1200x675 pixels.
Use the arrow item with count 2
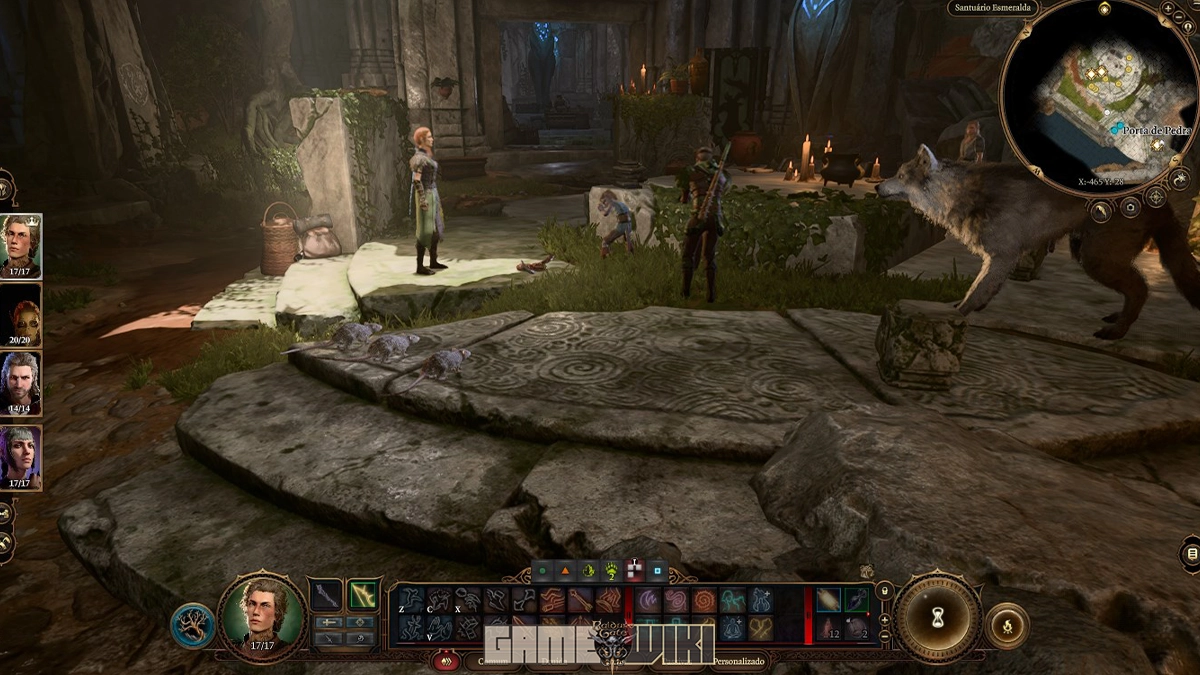857,628
